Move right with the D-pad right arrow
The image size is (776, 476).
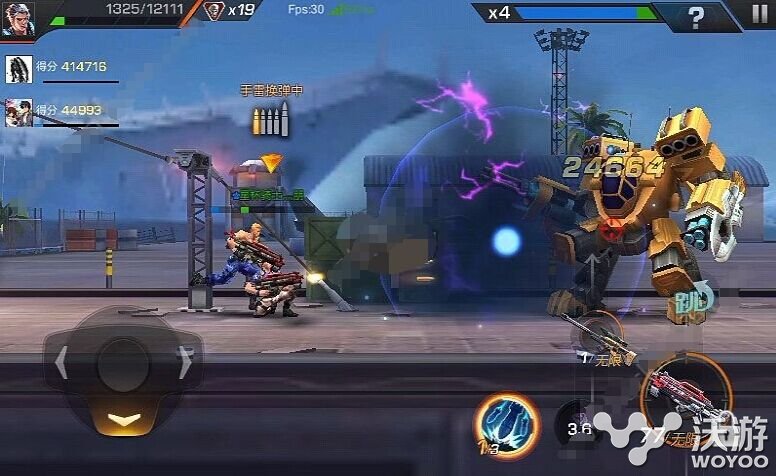point(184,363)
